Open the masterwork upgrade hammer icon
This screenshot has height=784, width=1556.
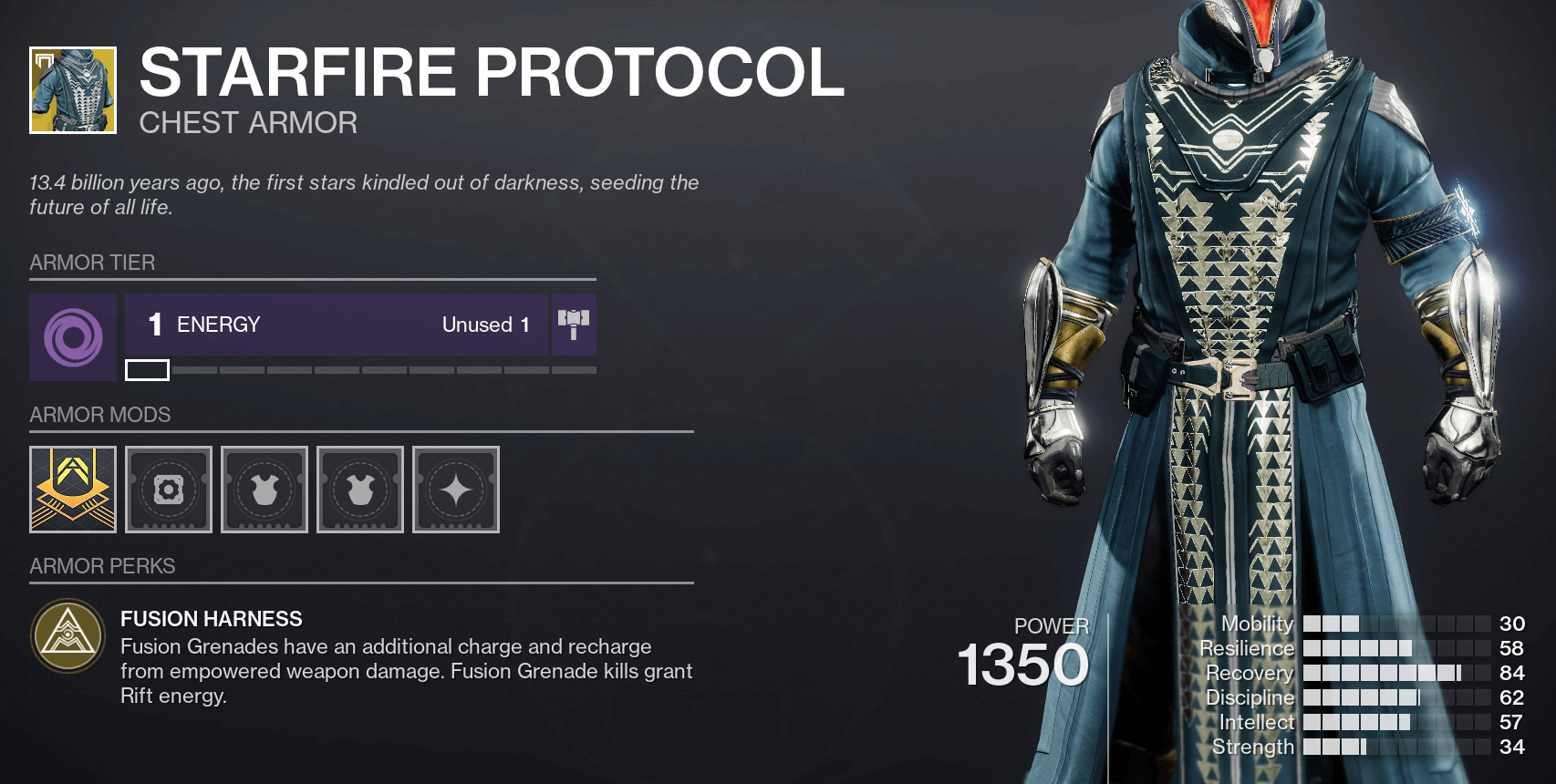click(573, 325)
